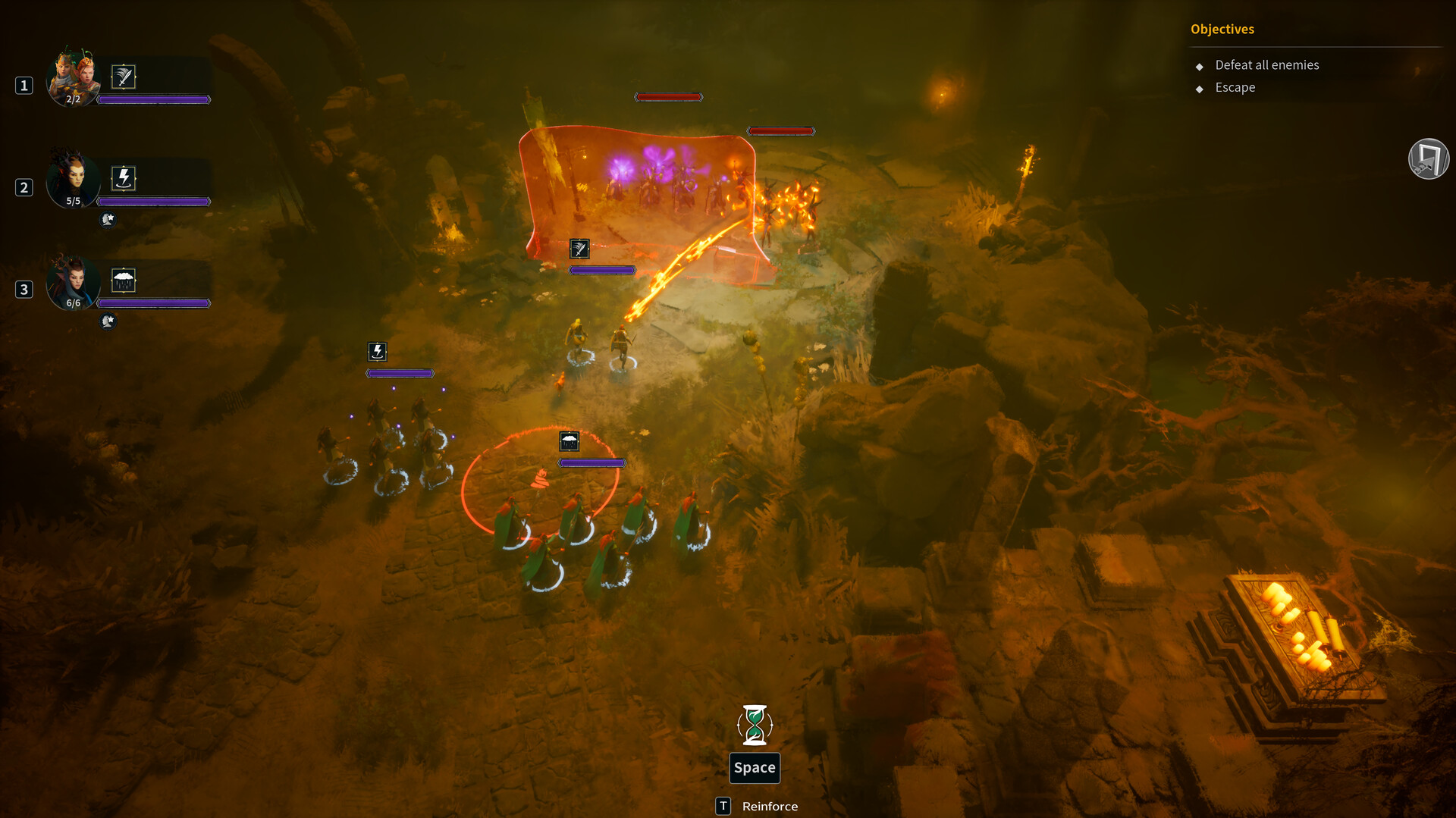The width and height of the screenshot is (1456, 818).
Task: Click the rain icon above the green-cloaked units
Action: coord(570,441)
